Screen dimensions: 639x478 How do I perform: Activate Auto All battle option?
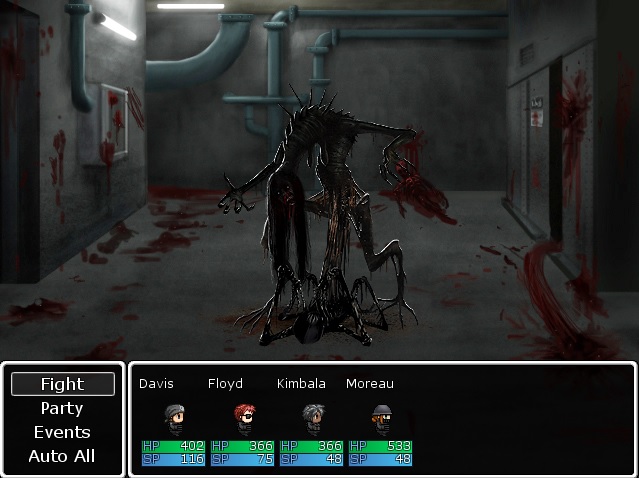tap(62, 456)
